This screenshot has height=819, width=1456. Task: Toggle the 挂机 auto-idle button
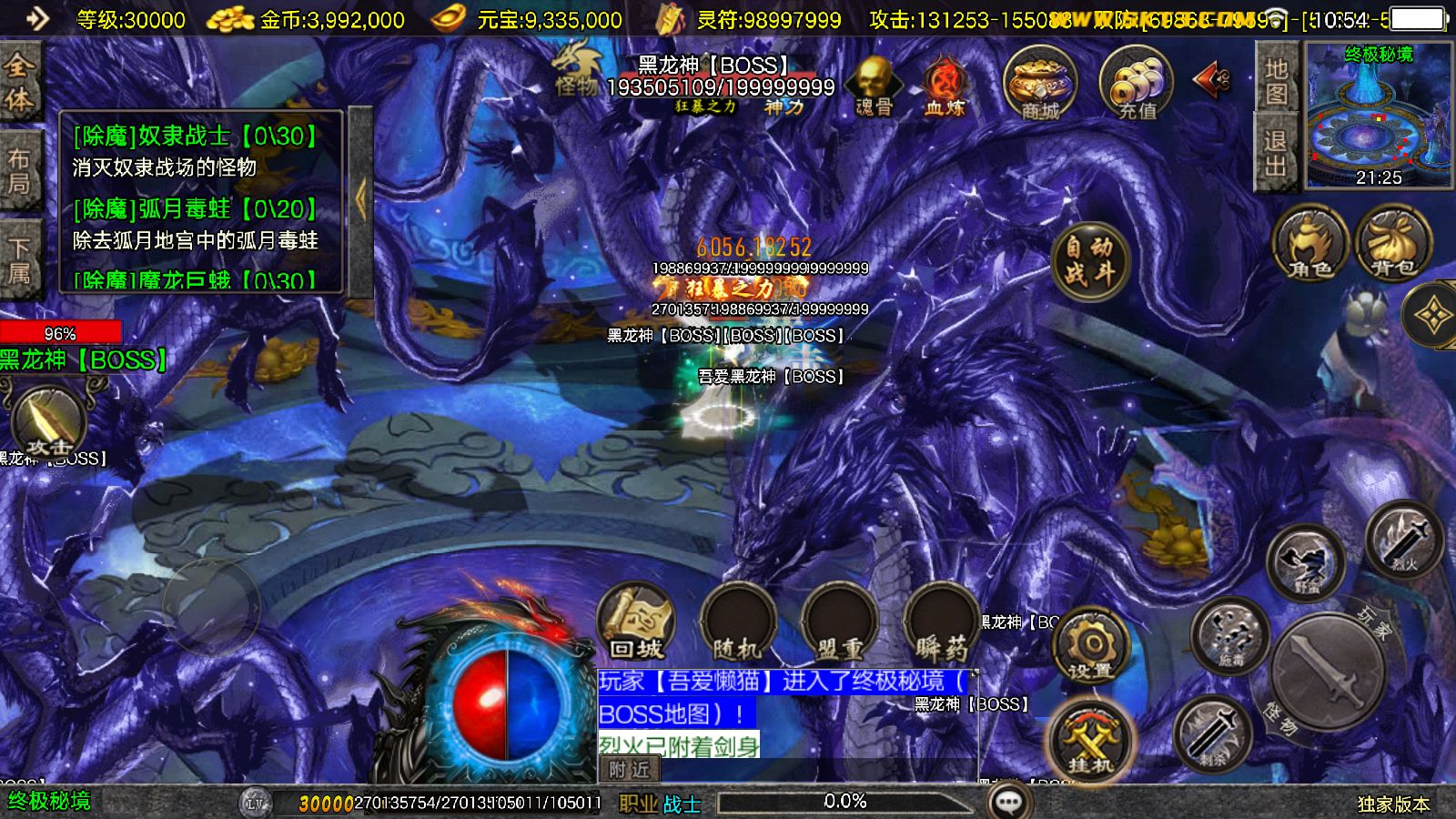tap(1090, 739)
